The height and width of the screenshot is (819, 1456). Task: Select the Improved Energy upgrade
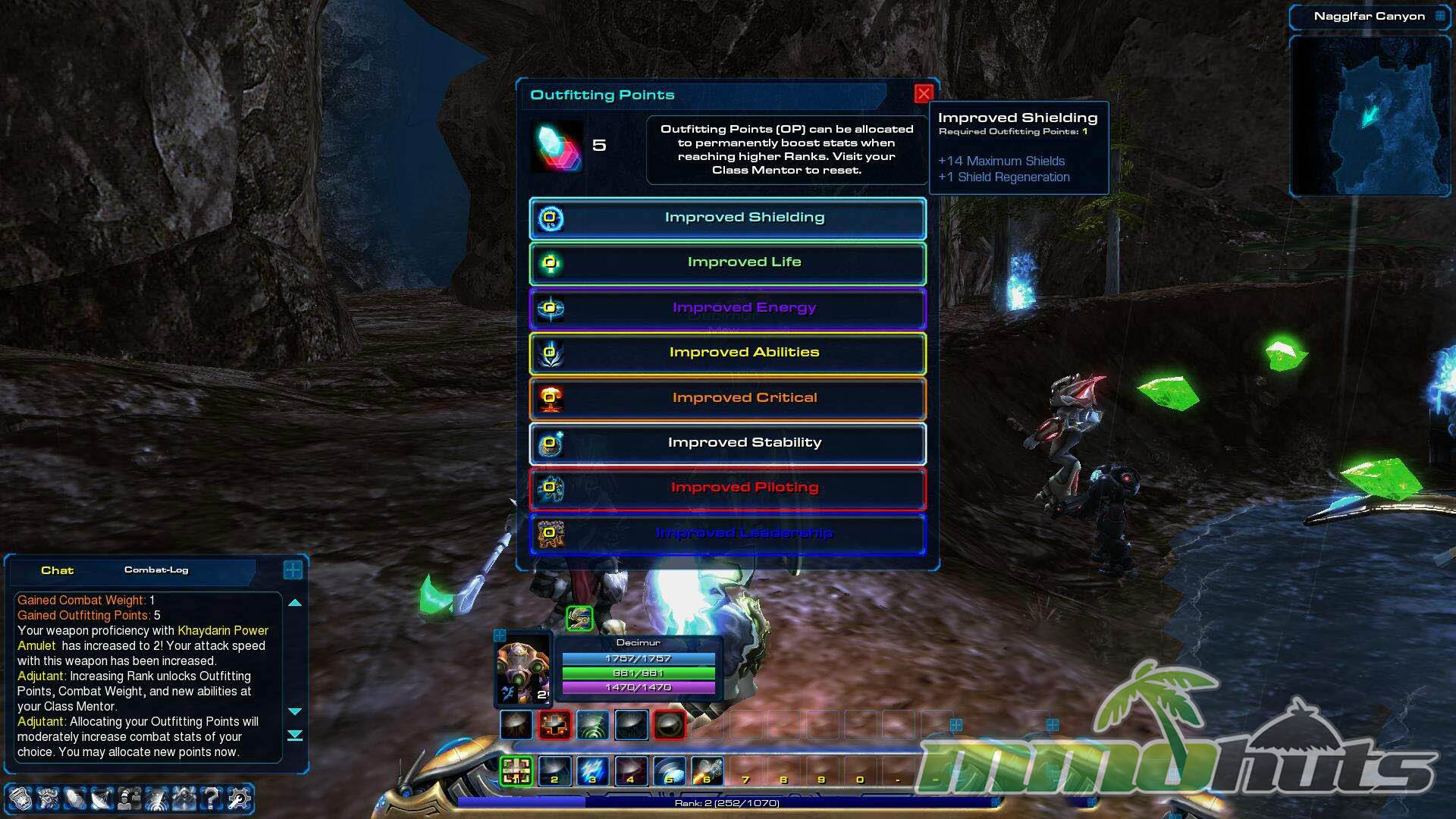(x=727, y=309)
